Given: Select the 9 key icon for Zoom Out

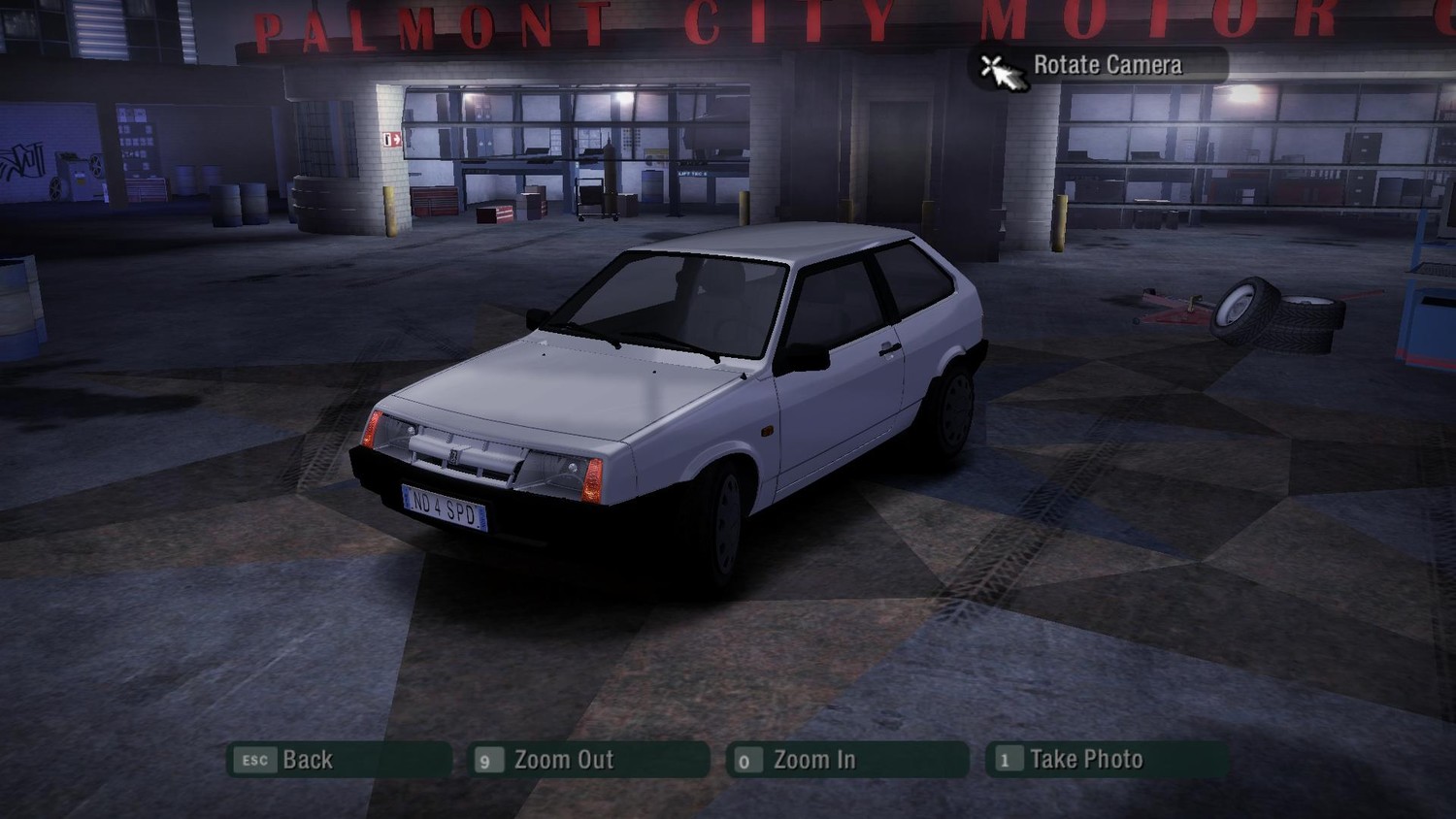Looking at the screenshot, I should 487,761.
